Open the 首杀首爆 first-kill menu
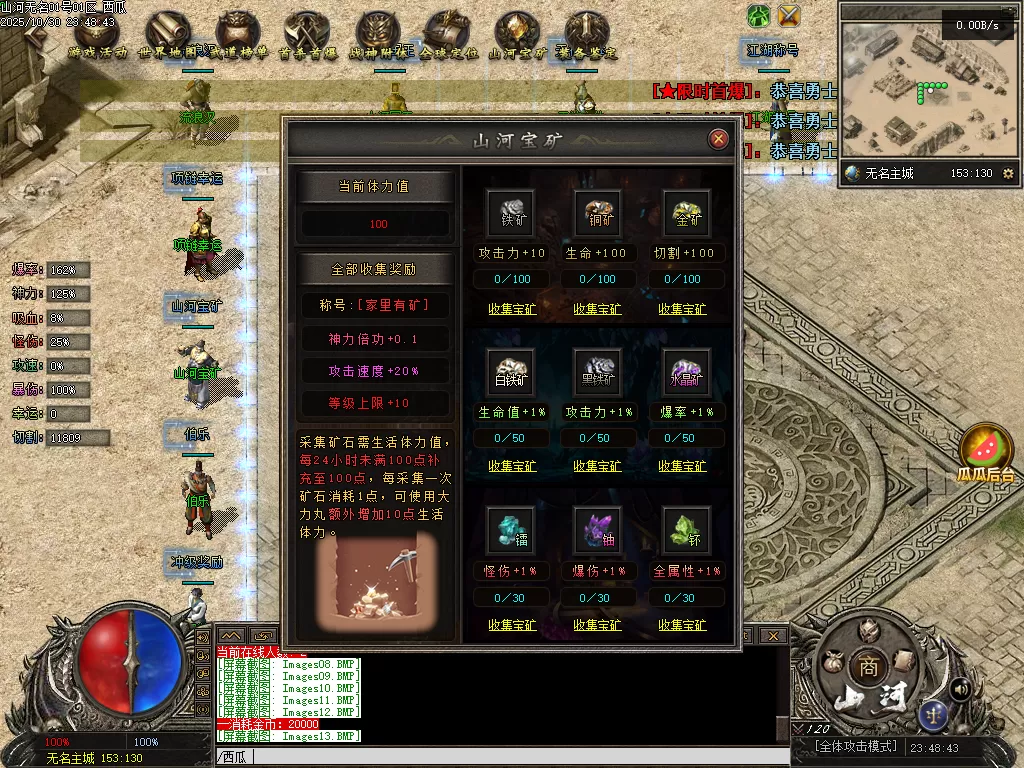Viewport: 1024px width, 768px height. [x=308, y=36]
